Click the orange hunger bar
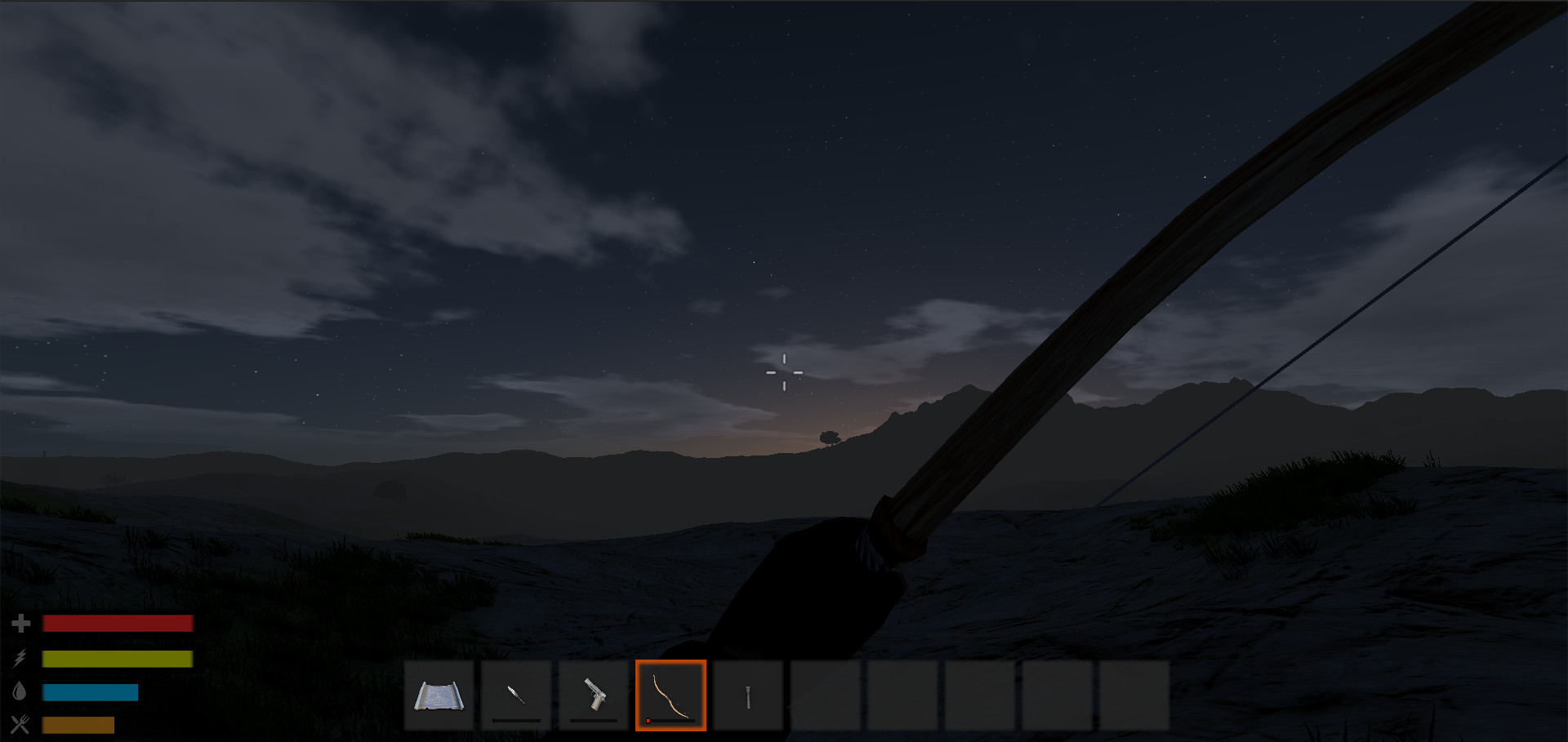This screenshot has height=742, width=1568. coord(79,723)
